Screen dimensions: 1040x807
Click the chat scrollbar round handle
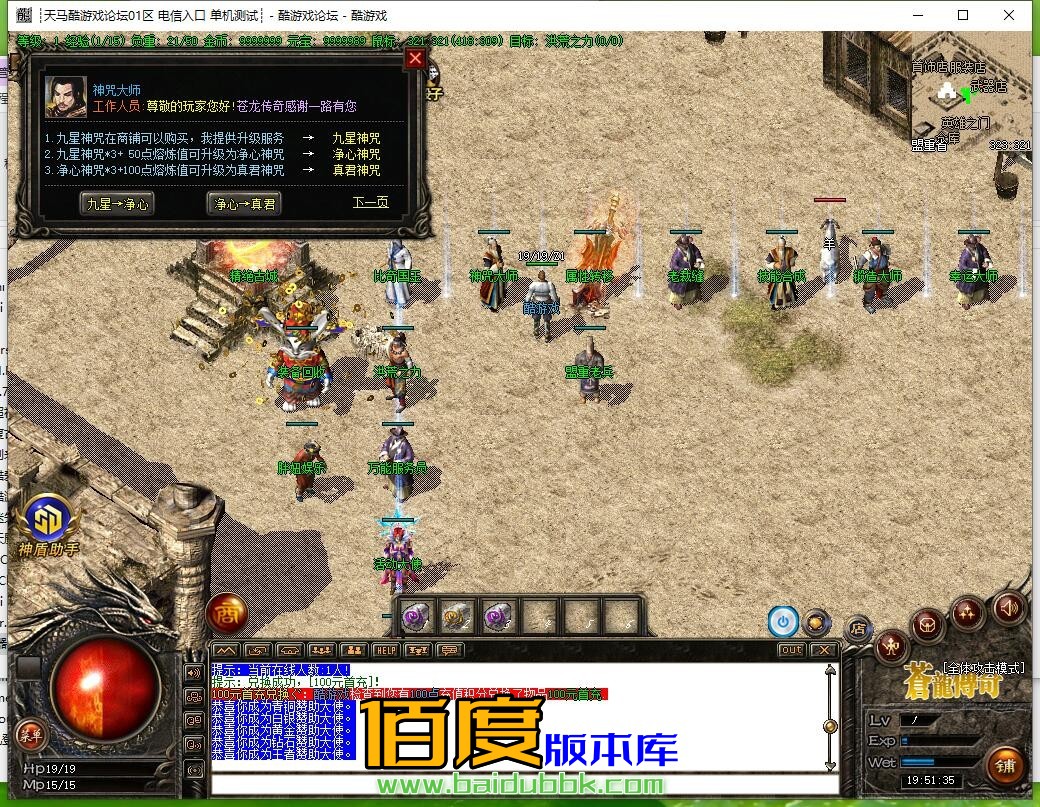click(x=829, y=726)
